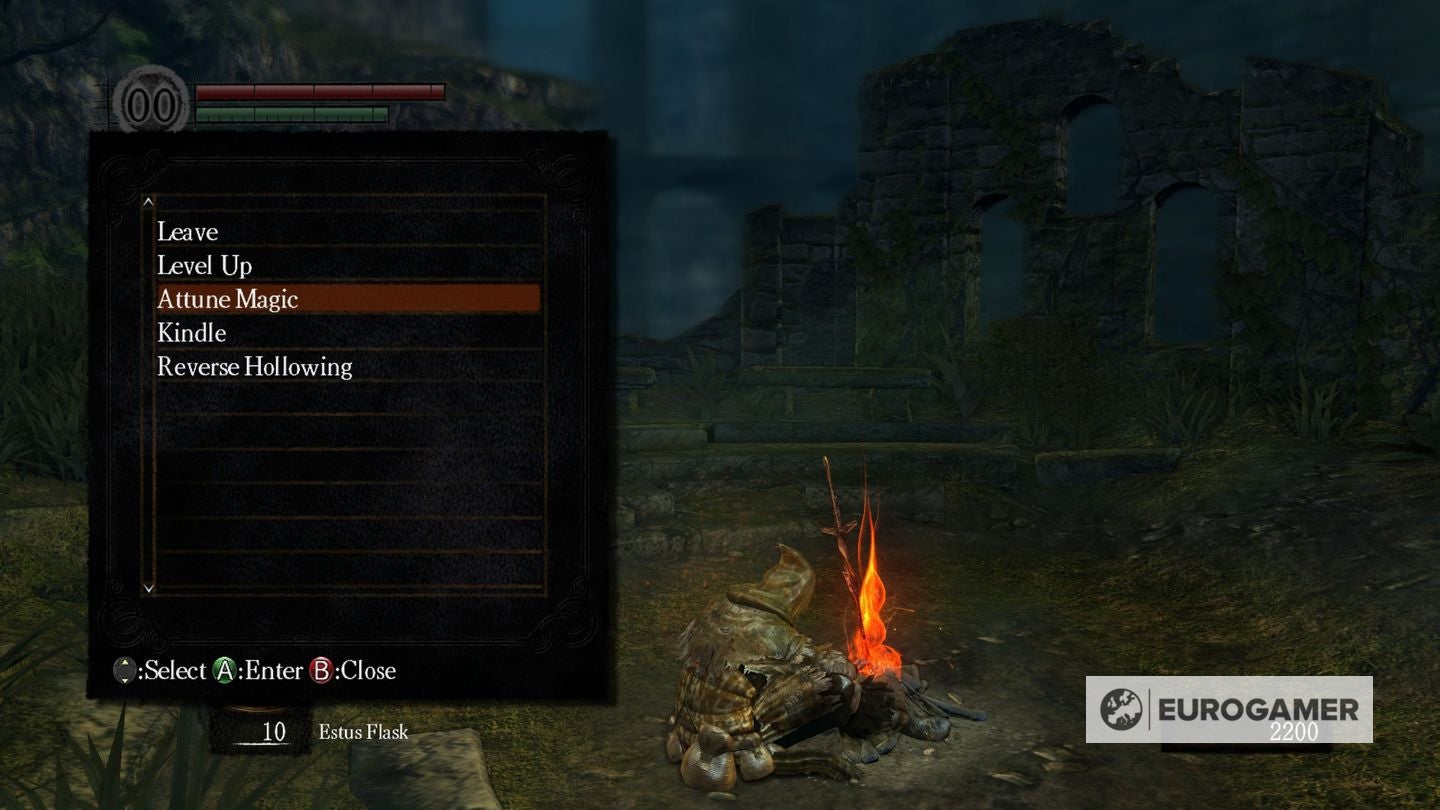Select the Leave menu option
Image resolution: width=1440 pixels, height=810 pixels.
pos(188,232)
